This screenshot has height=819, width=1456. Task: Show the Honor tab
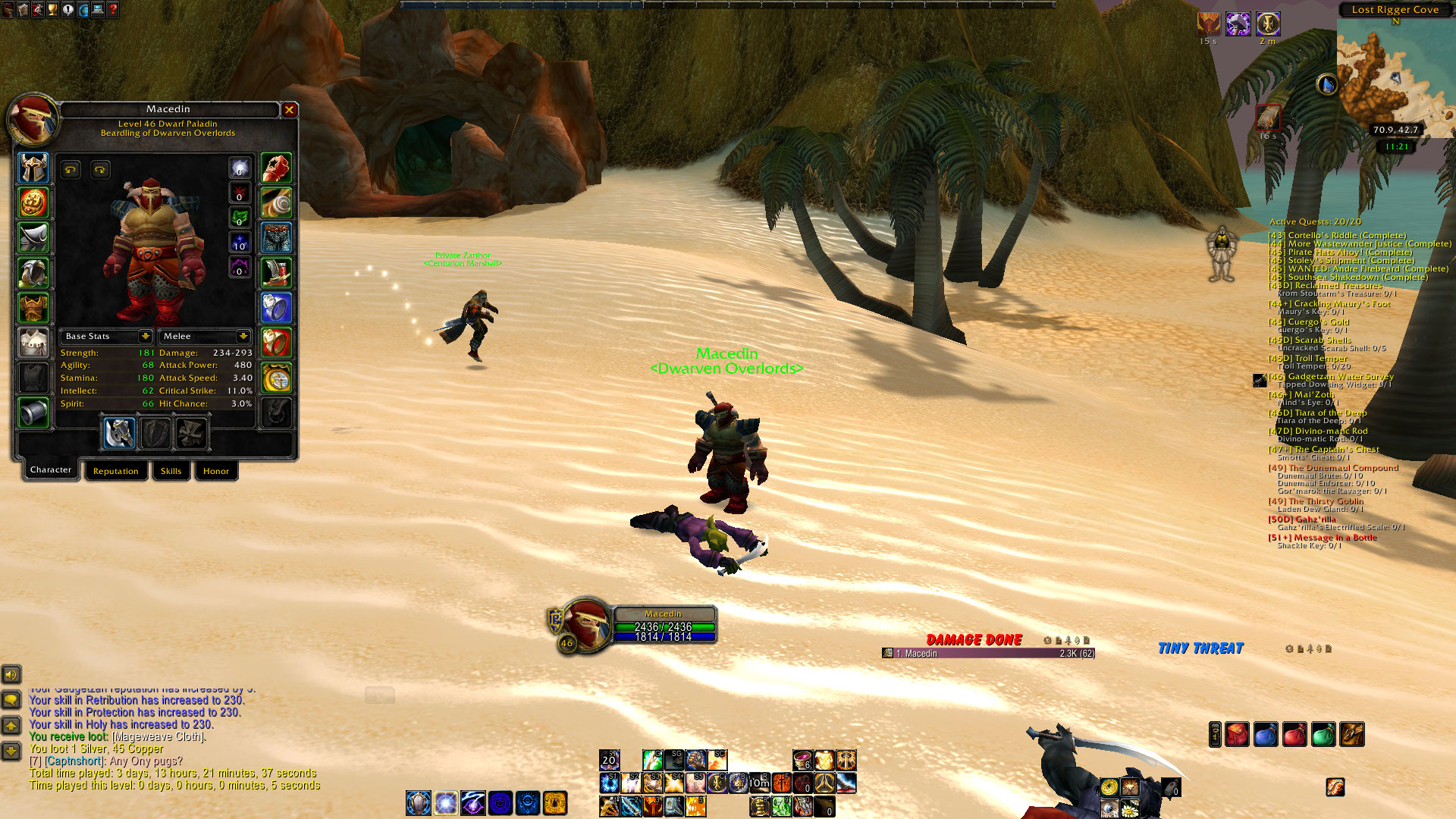click(x=215, y=471)
